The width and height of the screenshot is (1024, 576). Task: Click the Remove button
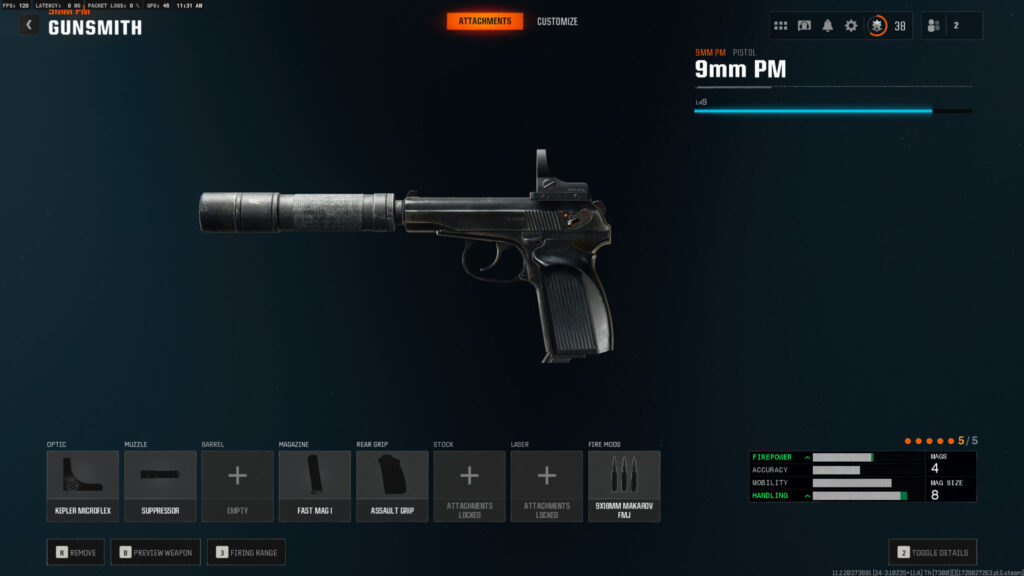(76, 552)
